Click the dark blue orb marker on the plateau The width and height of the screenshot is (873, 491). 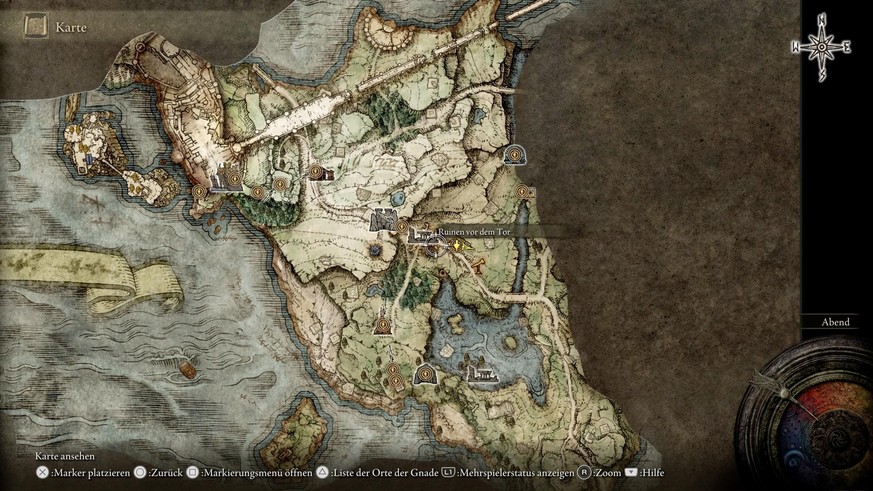(375, 249)
